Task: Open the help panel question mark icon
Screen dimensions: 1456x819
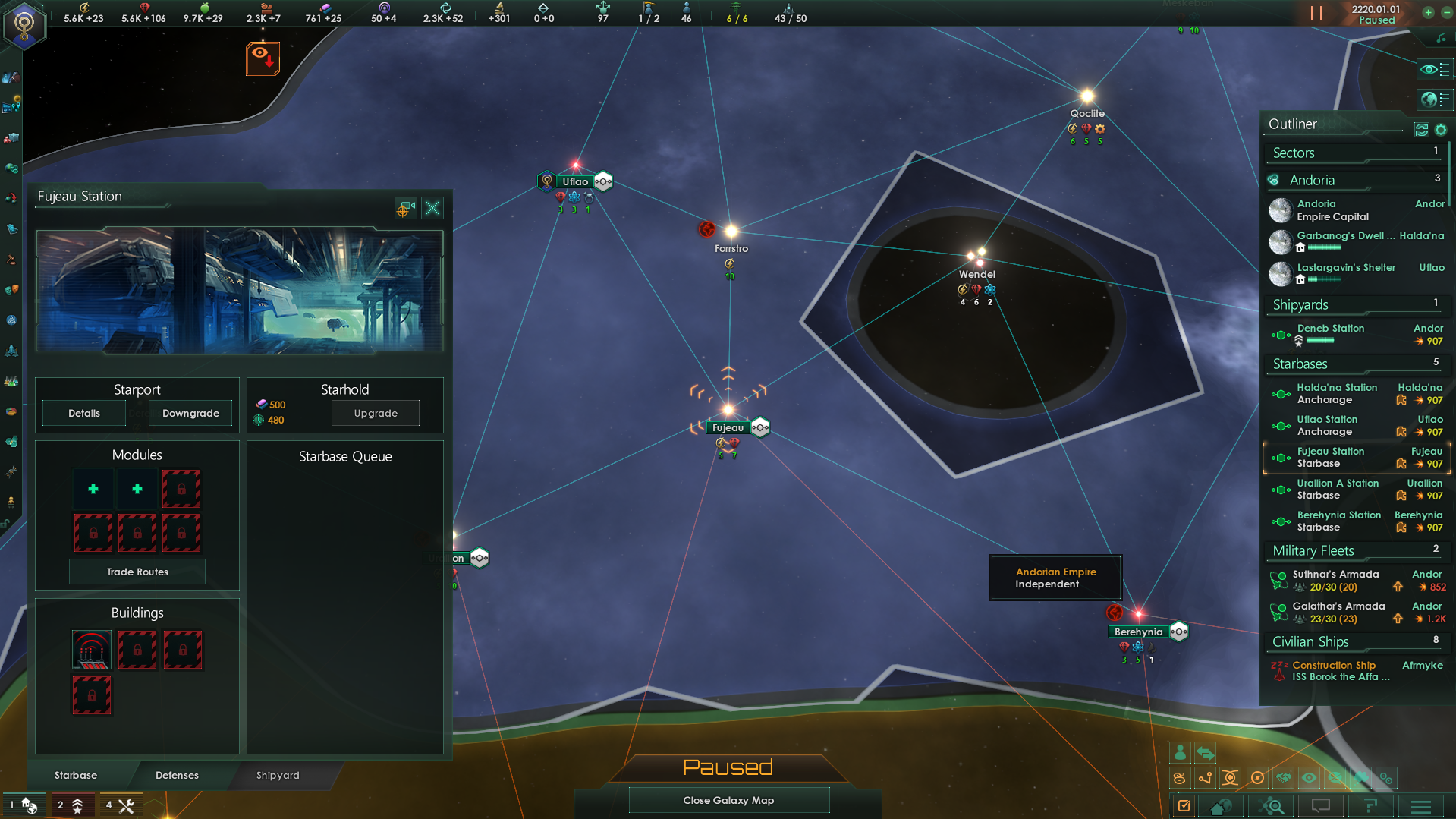Action: click(1371, 806)
